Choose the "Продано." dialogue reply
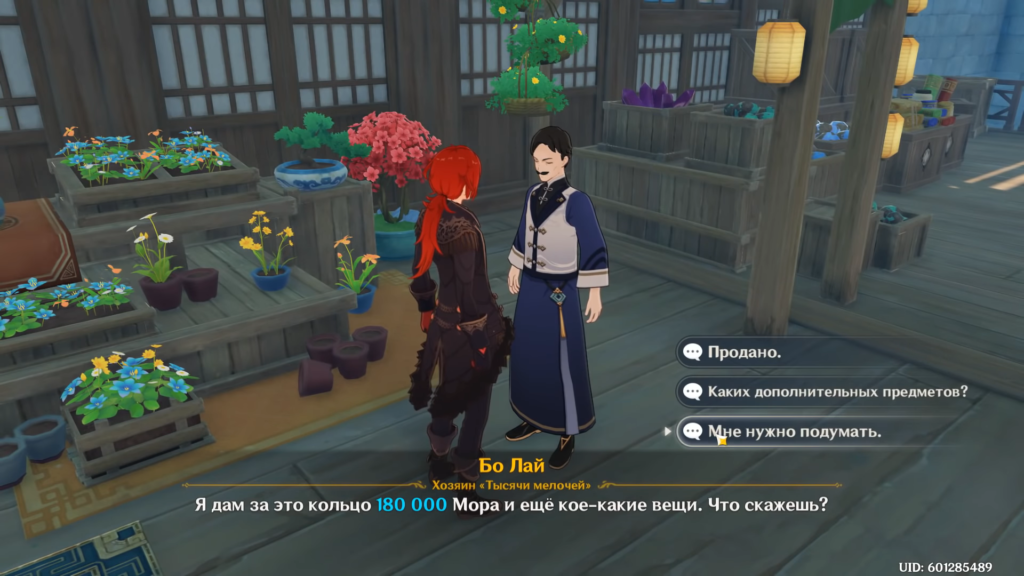Image resolution: width=1024 pixels, height=576 pixels. point(745,352)
